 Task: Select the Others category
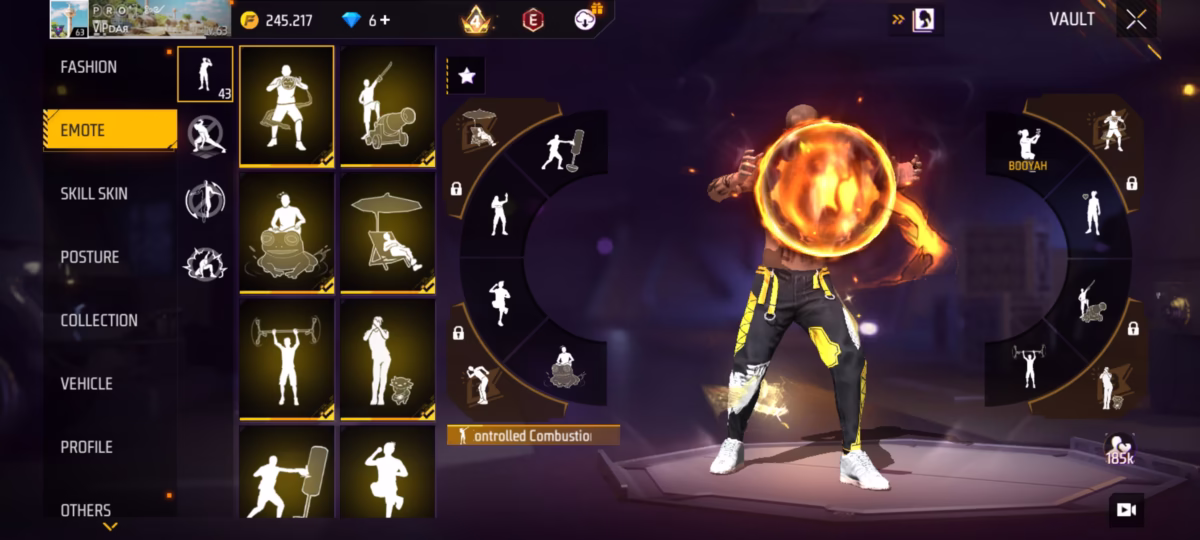click(86, 510)
